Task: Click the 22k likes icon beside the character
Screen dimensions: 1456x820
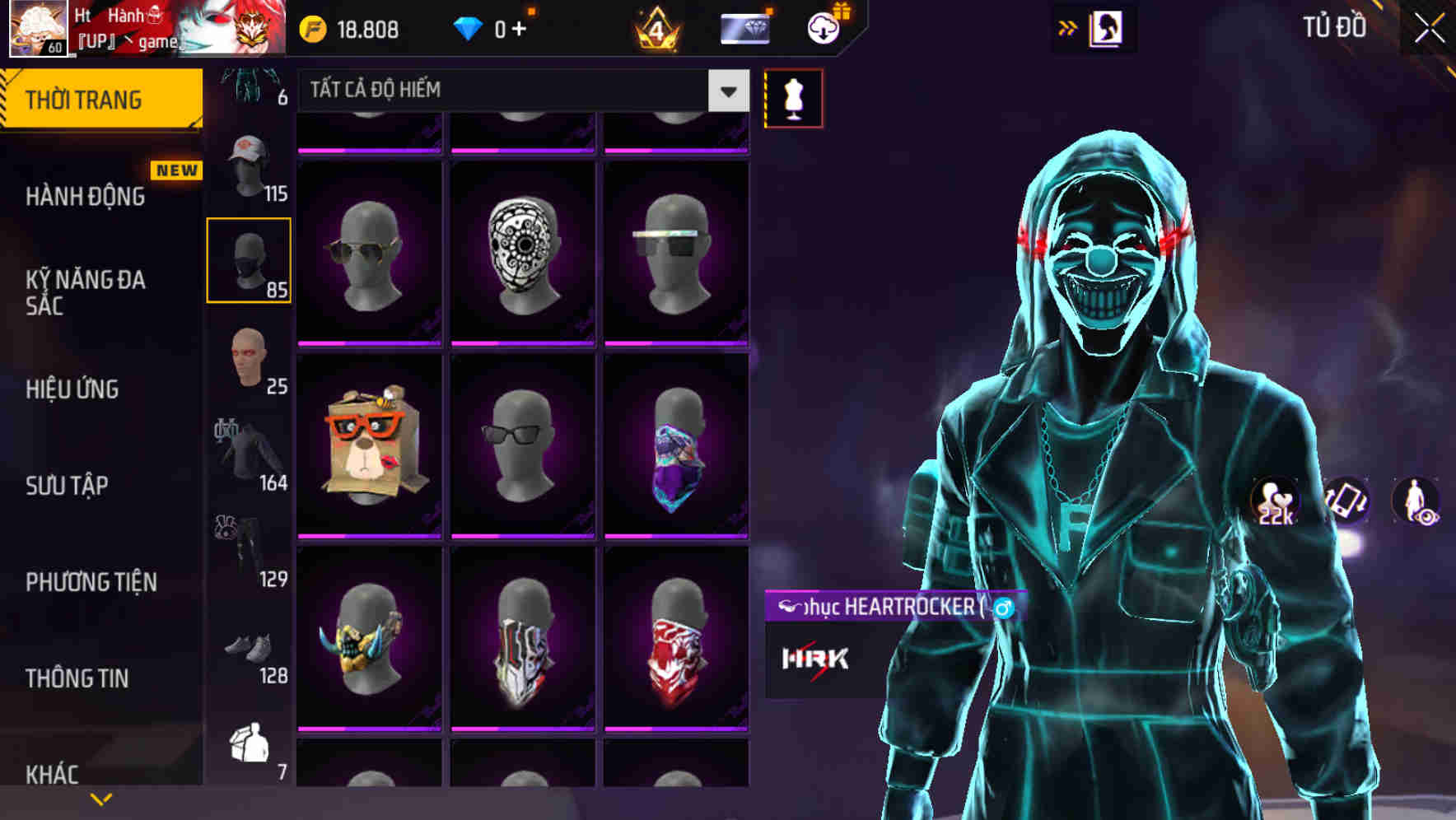Action: [1274, 501]
